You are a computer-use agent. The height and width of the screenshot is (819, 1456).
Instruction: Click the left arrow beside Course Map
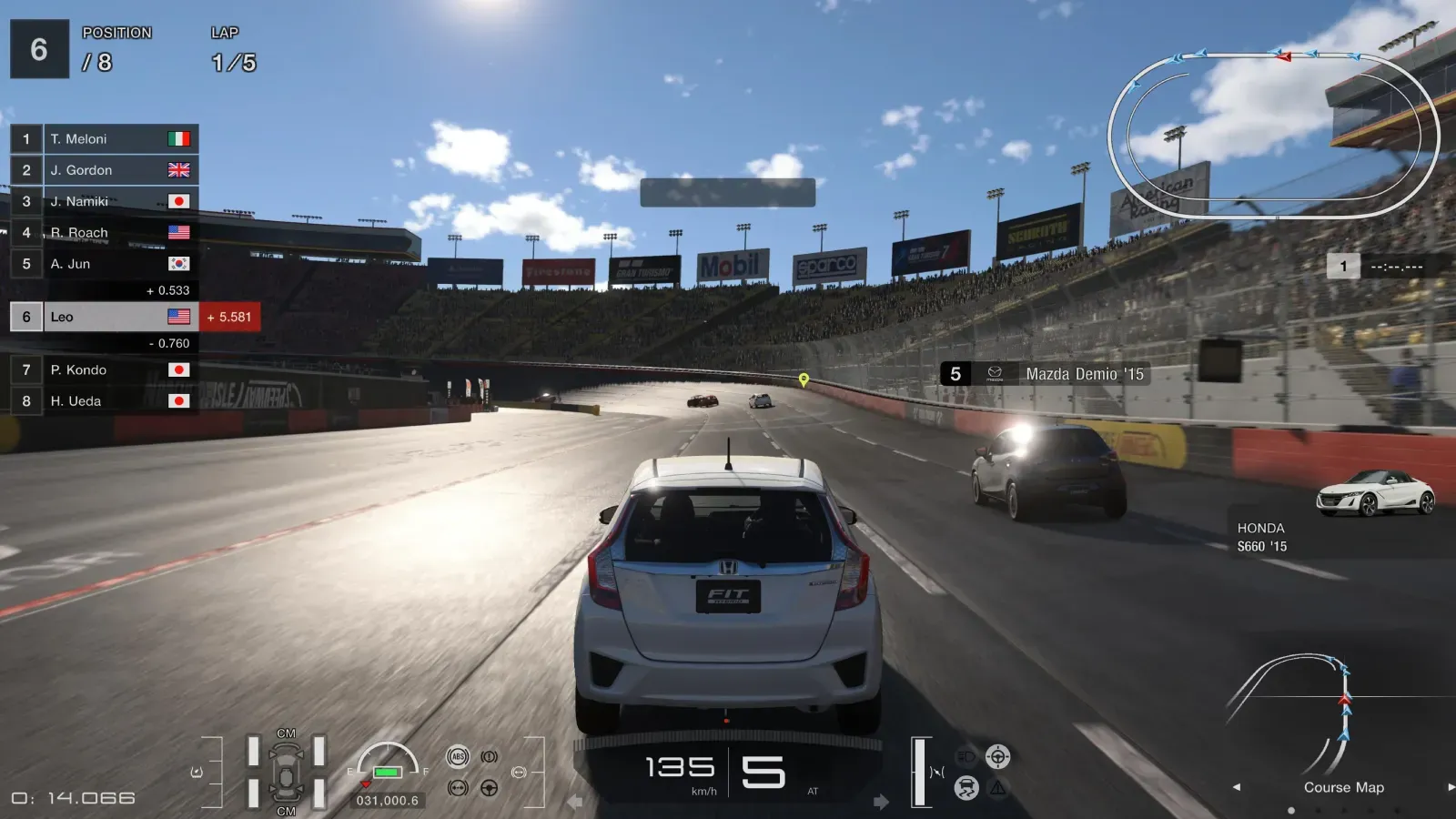point(1236,788)
